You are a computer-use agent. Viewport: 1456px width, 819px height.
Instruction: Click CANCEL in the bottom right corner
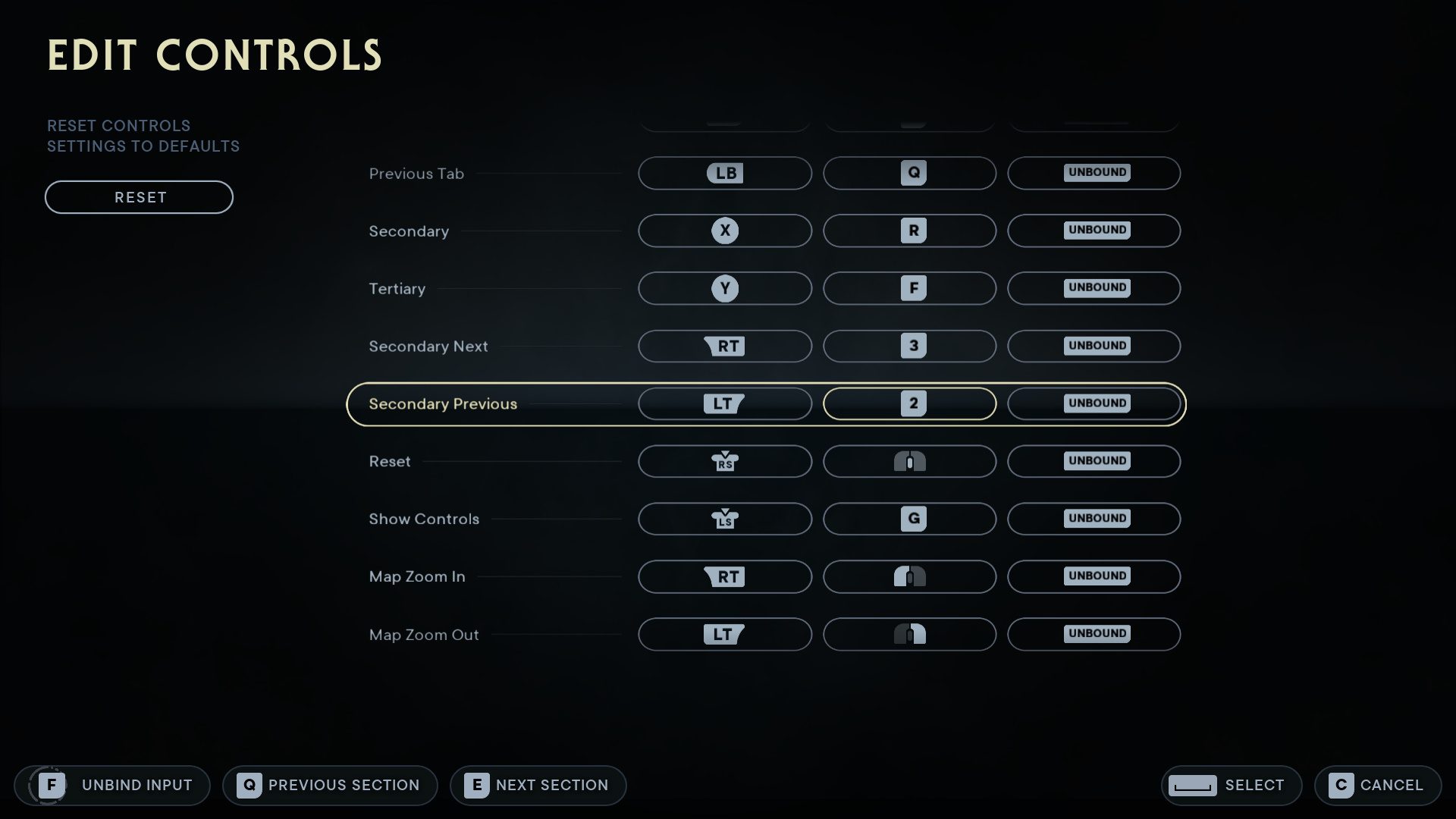coord(1378,785)
